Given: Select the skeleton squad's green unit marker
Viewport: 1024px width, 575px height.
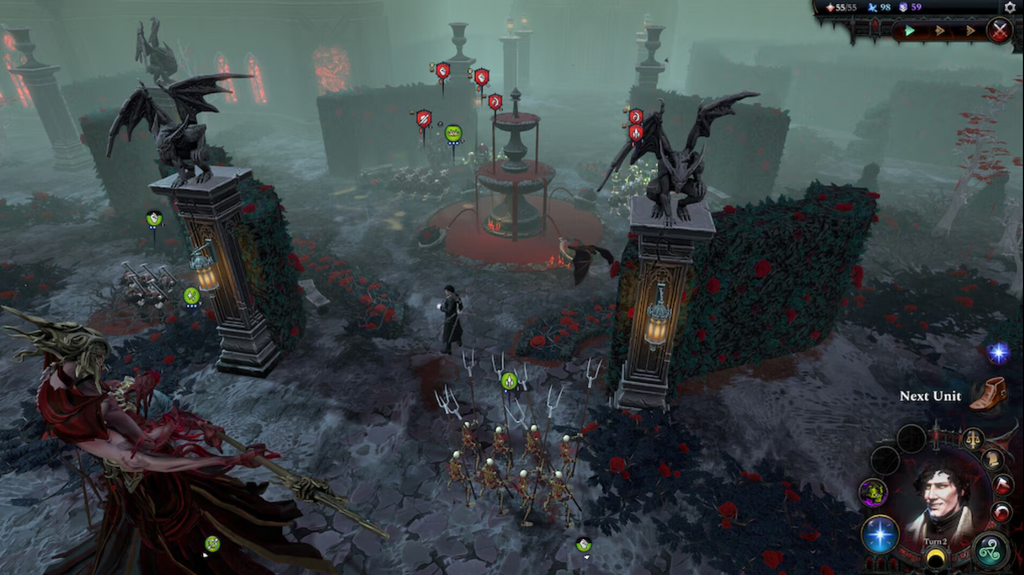Looking at the screenshot, I should pos(508,380).
